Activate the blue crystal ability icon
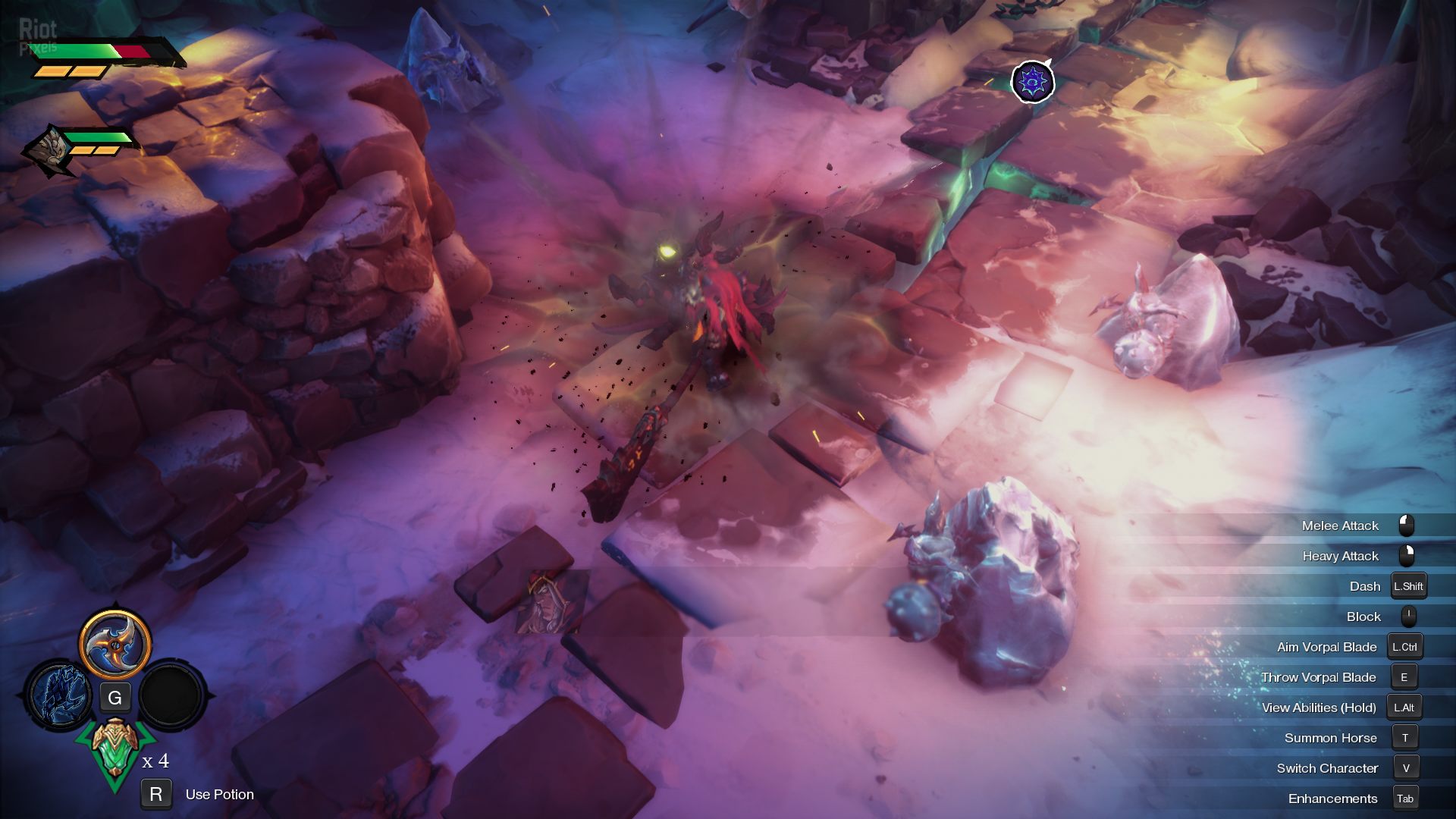This screenshot has height=819, width=1456. coord(59,694)
